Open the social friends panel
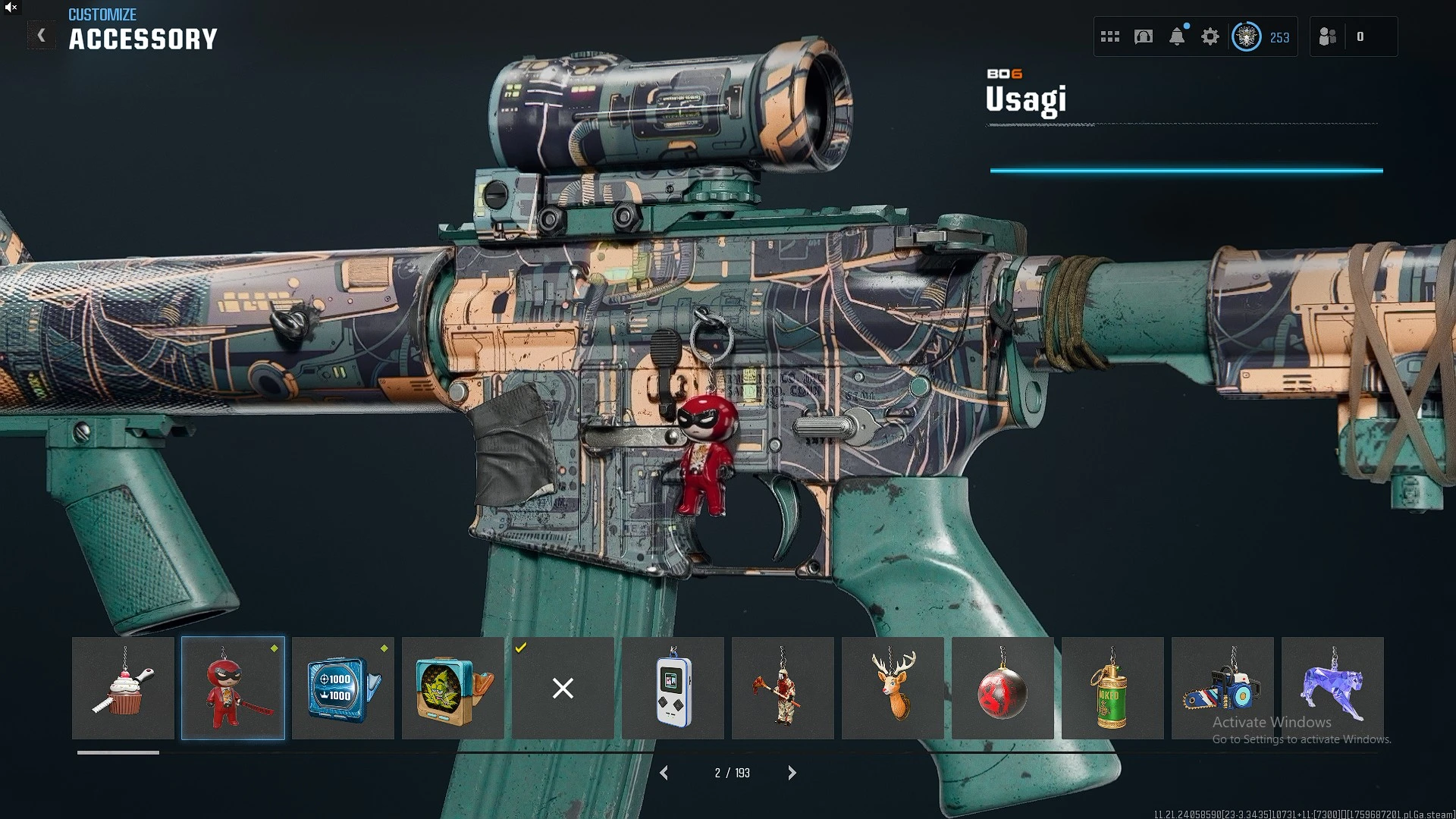This screenshot has width=1456, height=819. click(x=1328, y=36)
